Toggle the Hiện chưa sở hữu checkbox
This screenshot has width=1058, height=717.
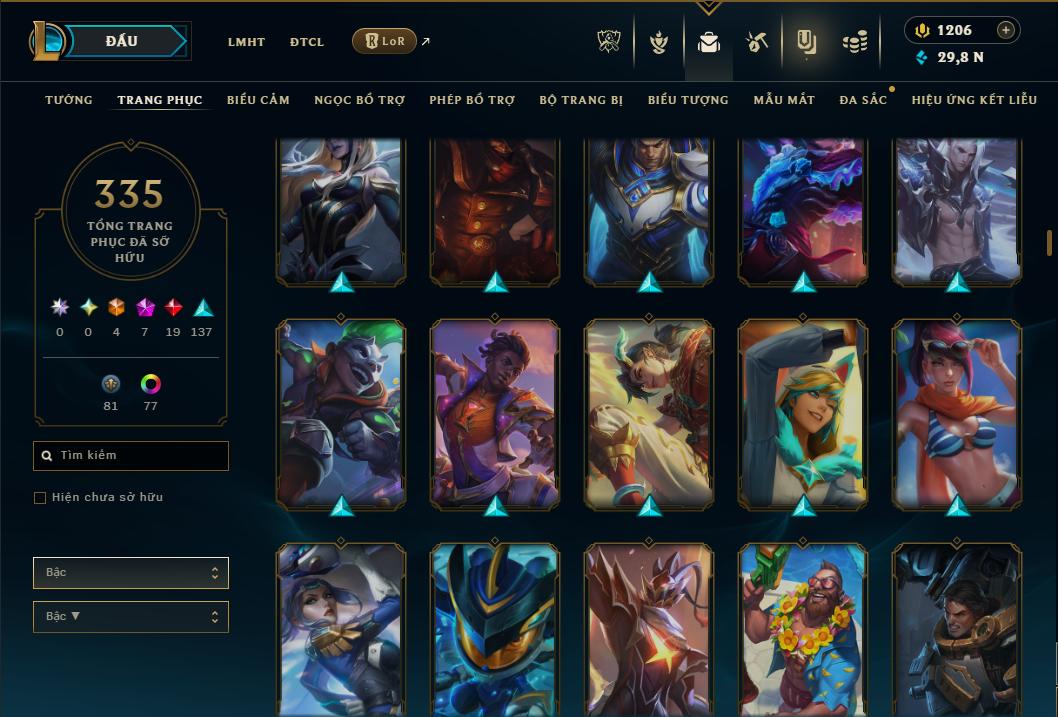tap(40, 498)
